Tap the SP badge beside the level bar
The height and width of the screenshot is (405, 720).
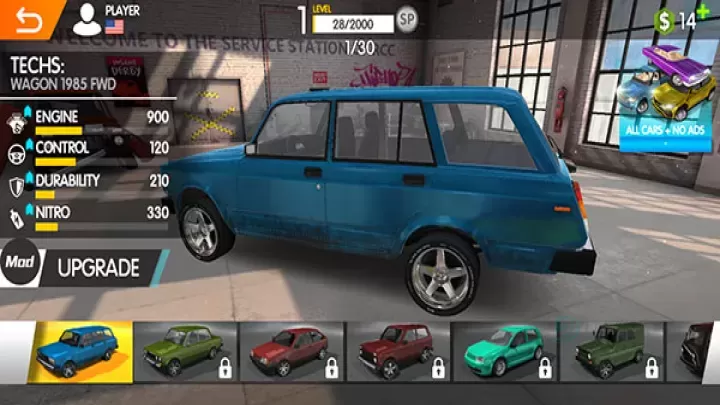coord(407,18)
